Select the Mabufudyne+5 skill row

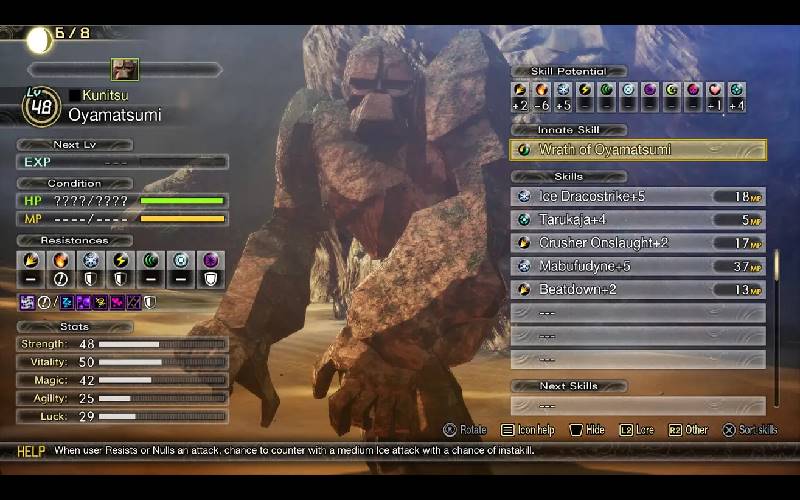638,265
